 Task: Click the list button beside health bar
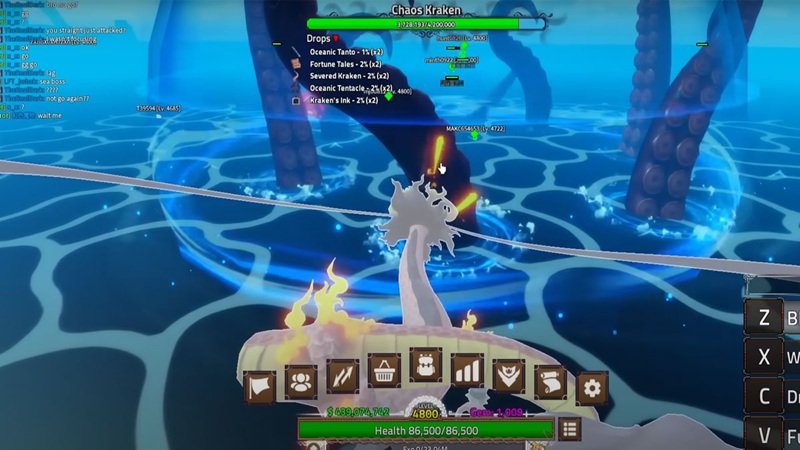point(570,430)
